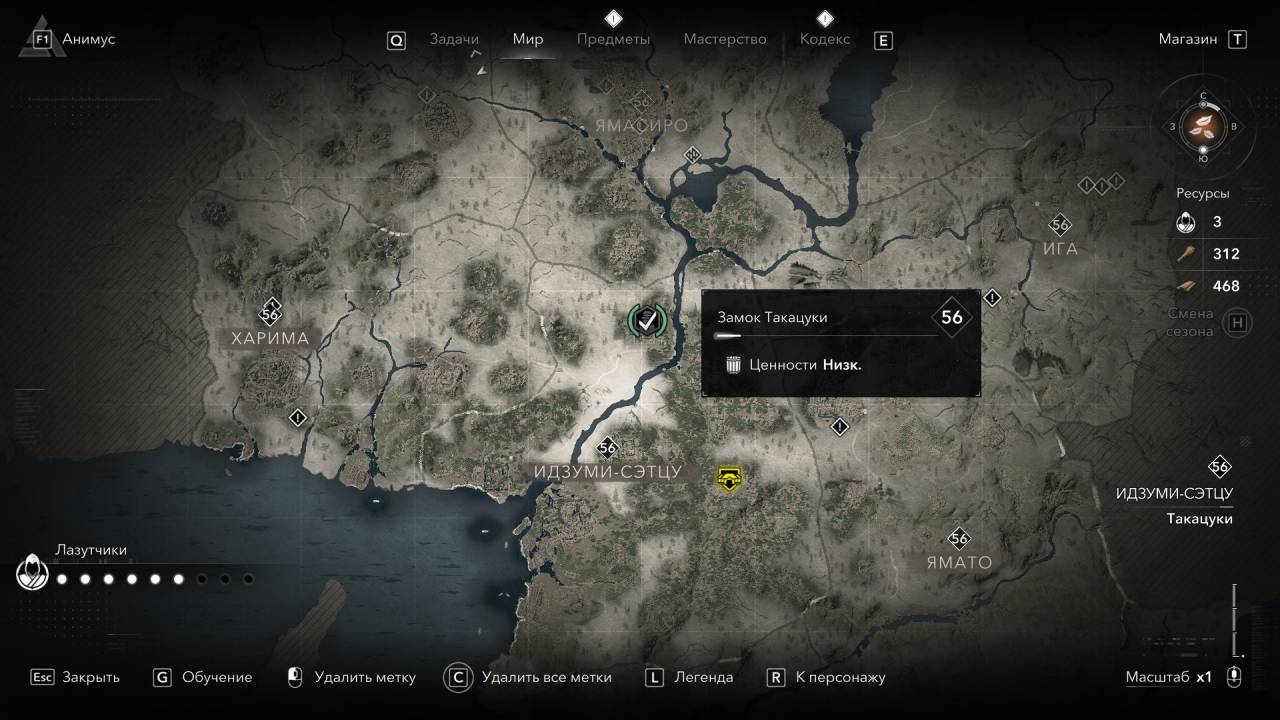Open the Кодекс tab
Screen dimensions: 1280x720
(825, 39)
